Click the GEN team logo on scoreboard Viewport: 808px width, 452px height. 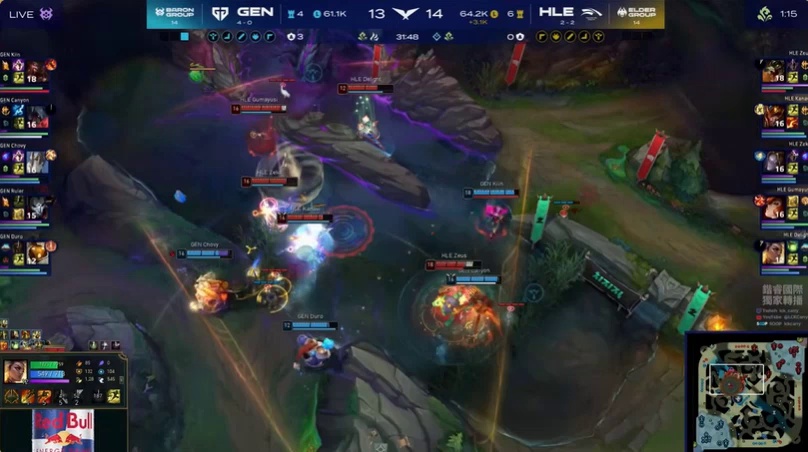click(220, 13)
